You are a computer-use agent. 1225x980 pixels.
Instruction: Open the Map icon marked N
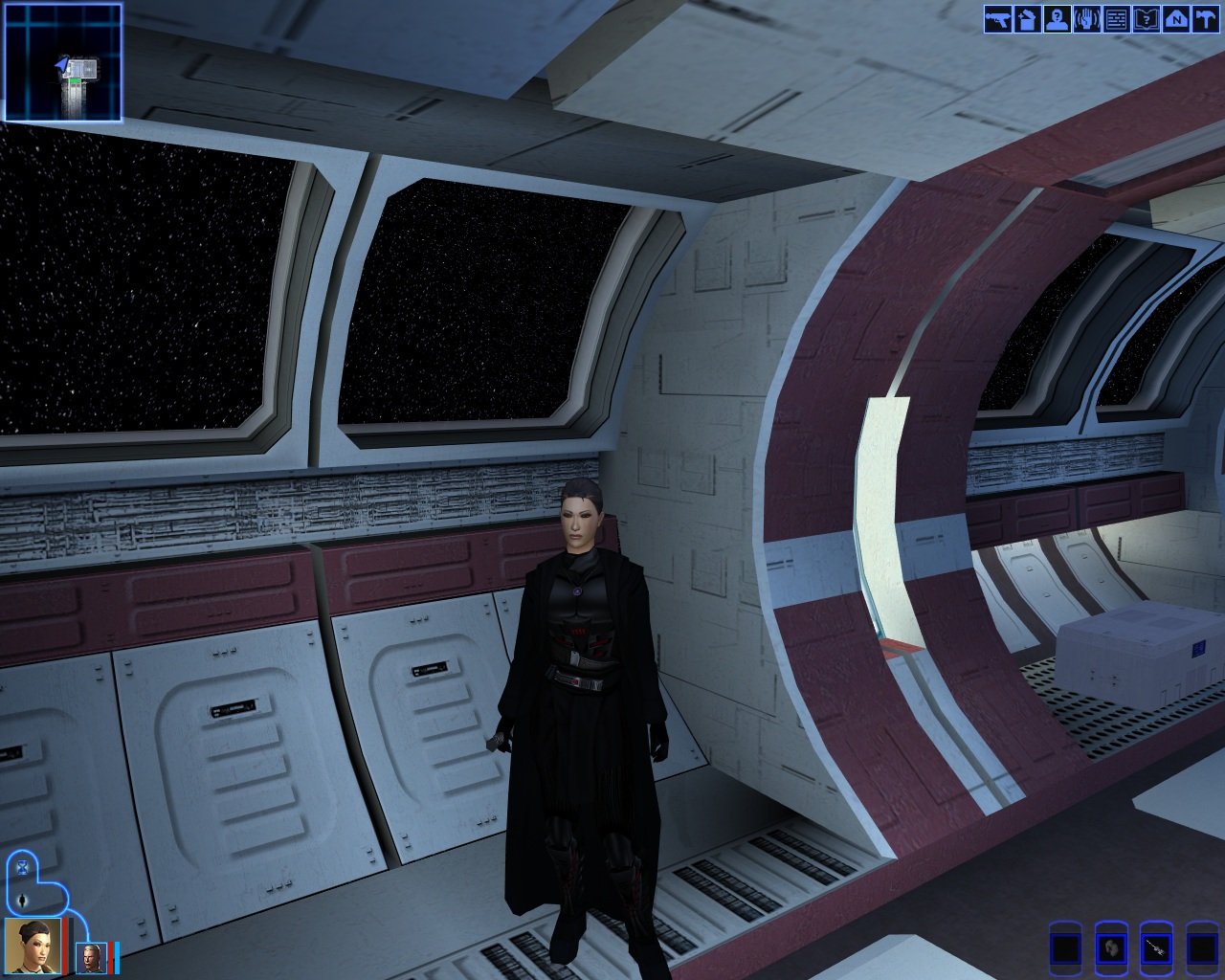(x=1175, y=19)
